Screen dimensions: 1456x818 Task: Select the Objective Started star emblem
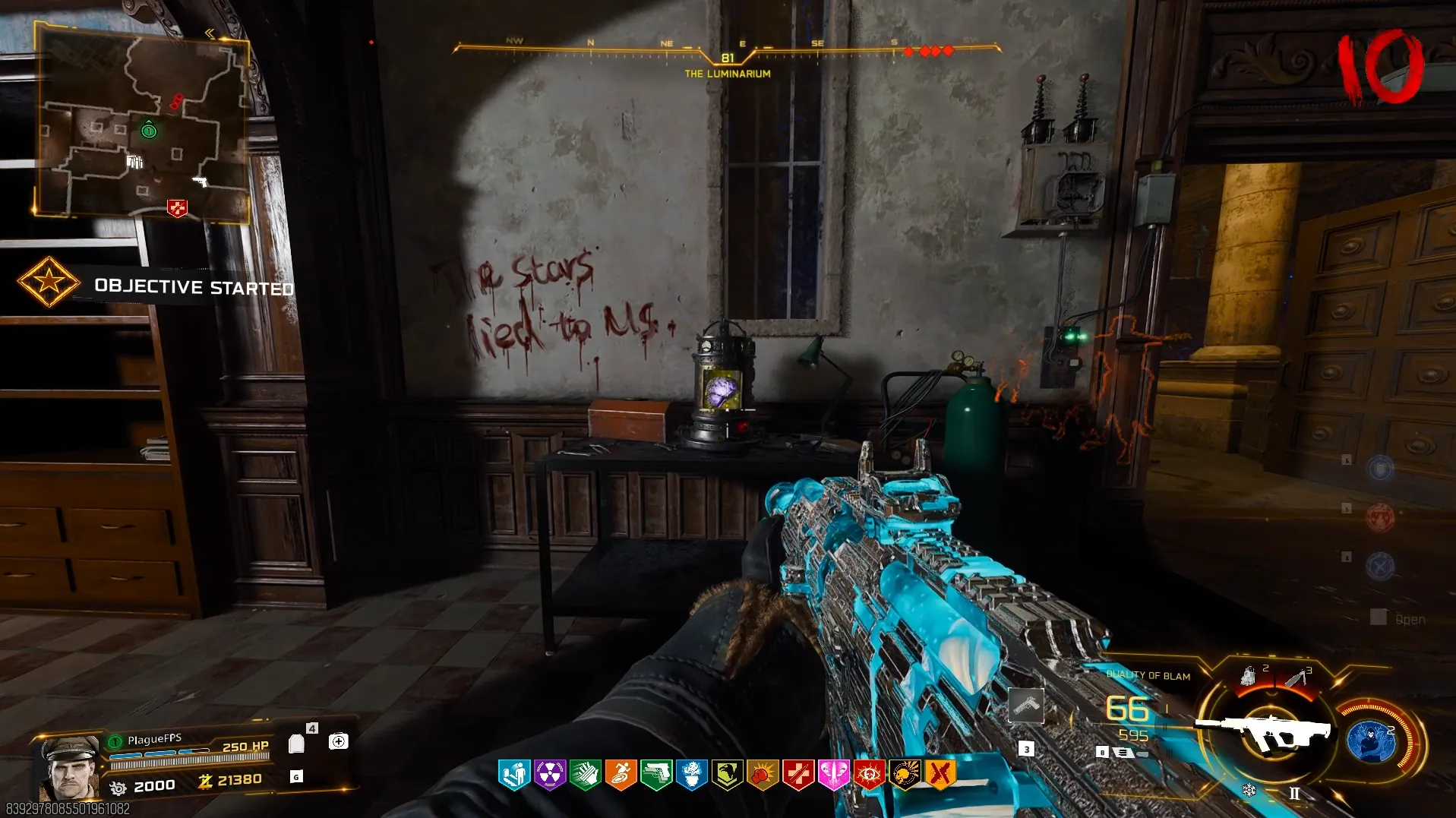[x=49, y=282]
